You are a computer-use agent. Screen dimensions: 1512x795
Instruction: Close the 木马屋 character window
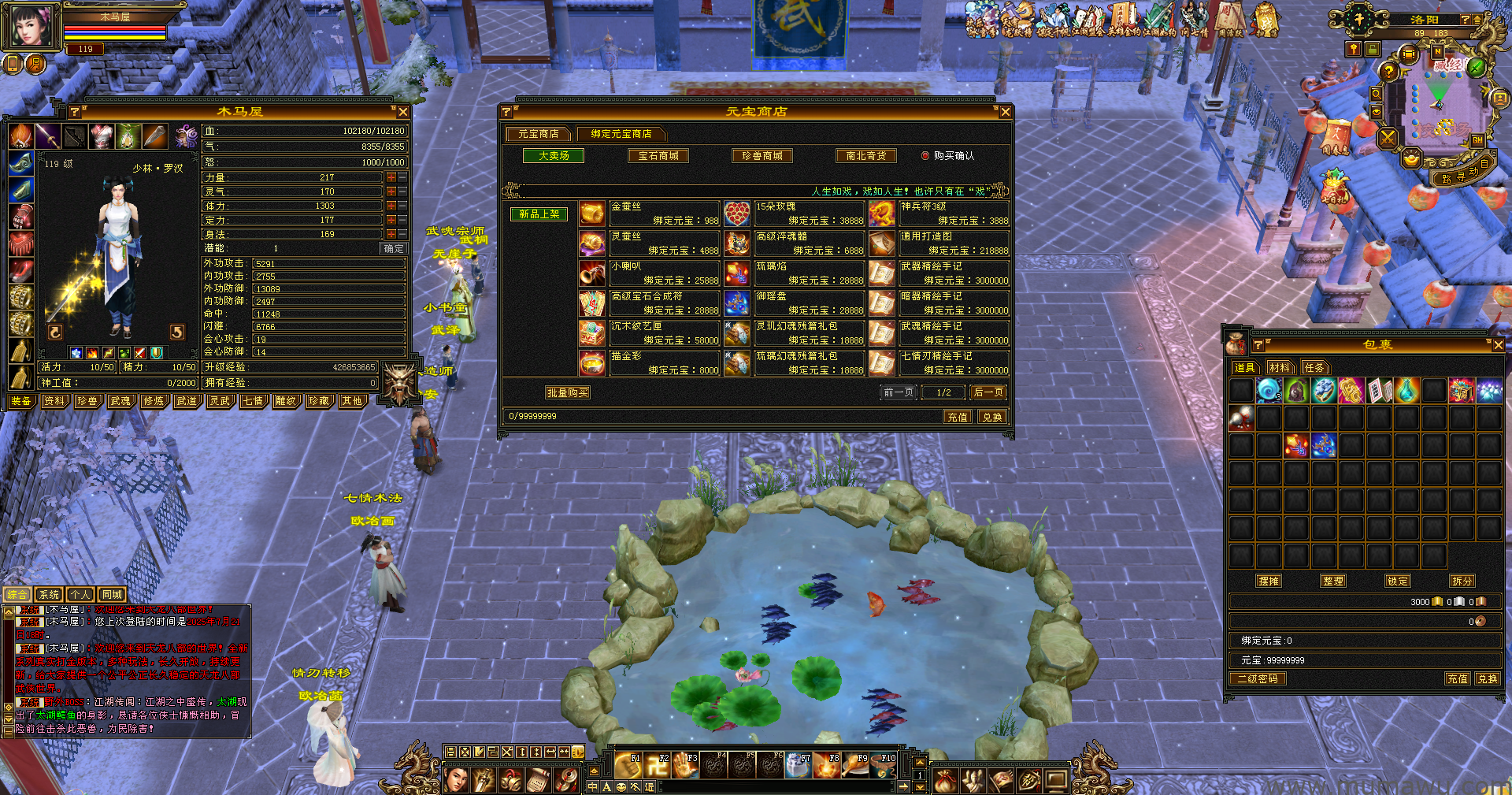403,113
